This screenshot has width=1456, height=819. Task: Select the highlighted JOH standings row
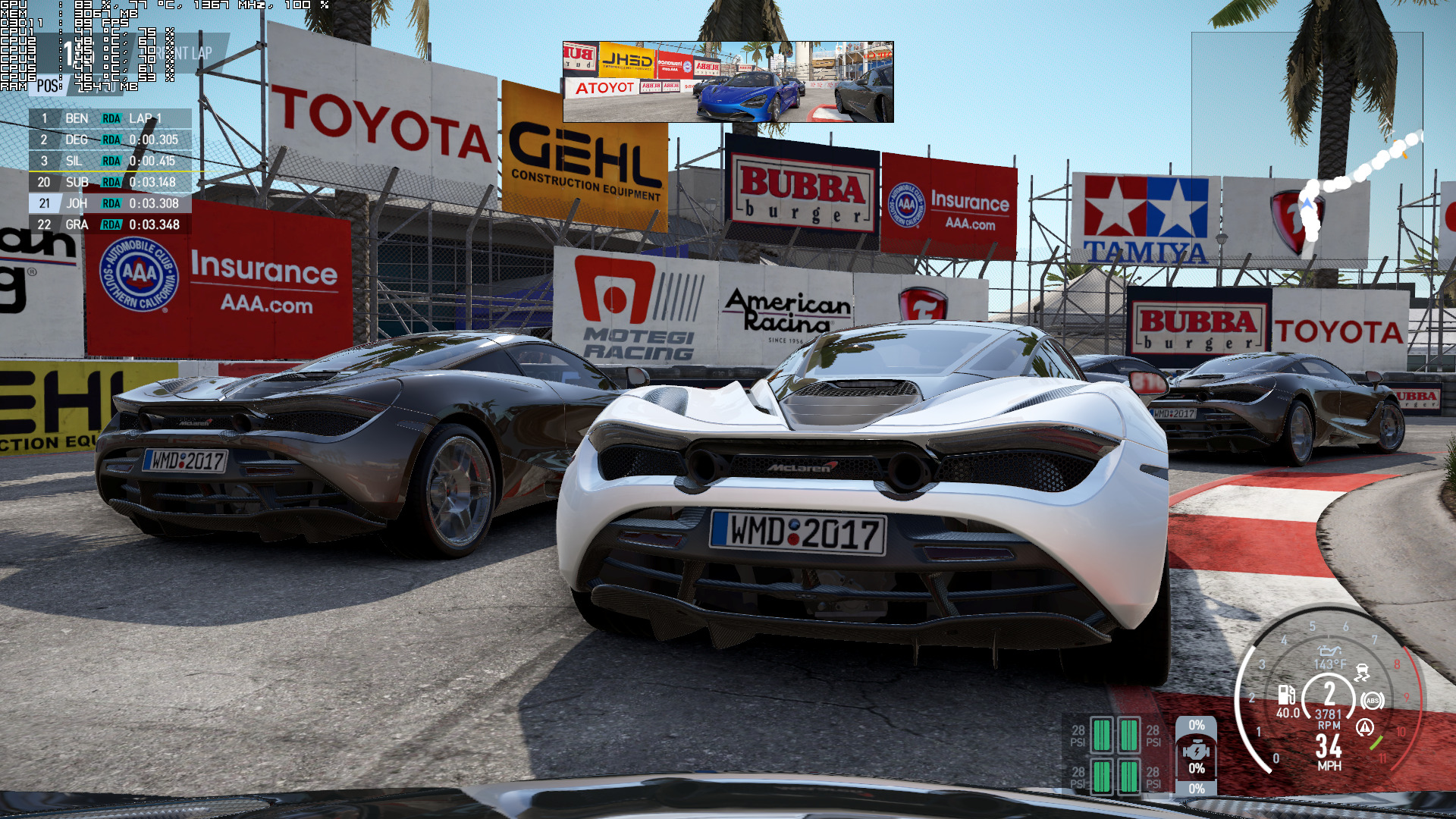click(x=110, y=203)
